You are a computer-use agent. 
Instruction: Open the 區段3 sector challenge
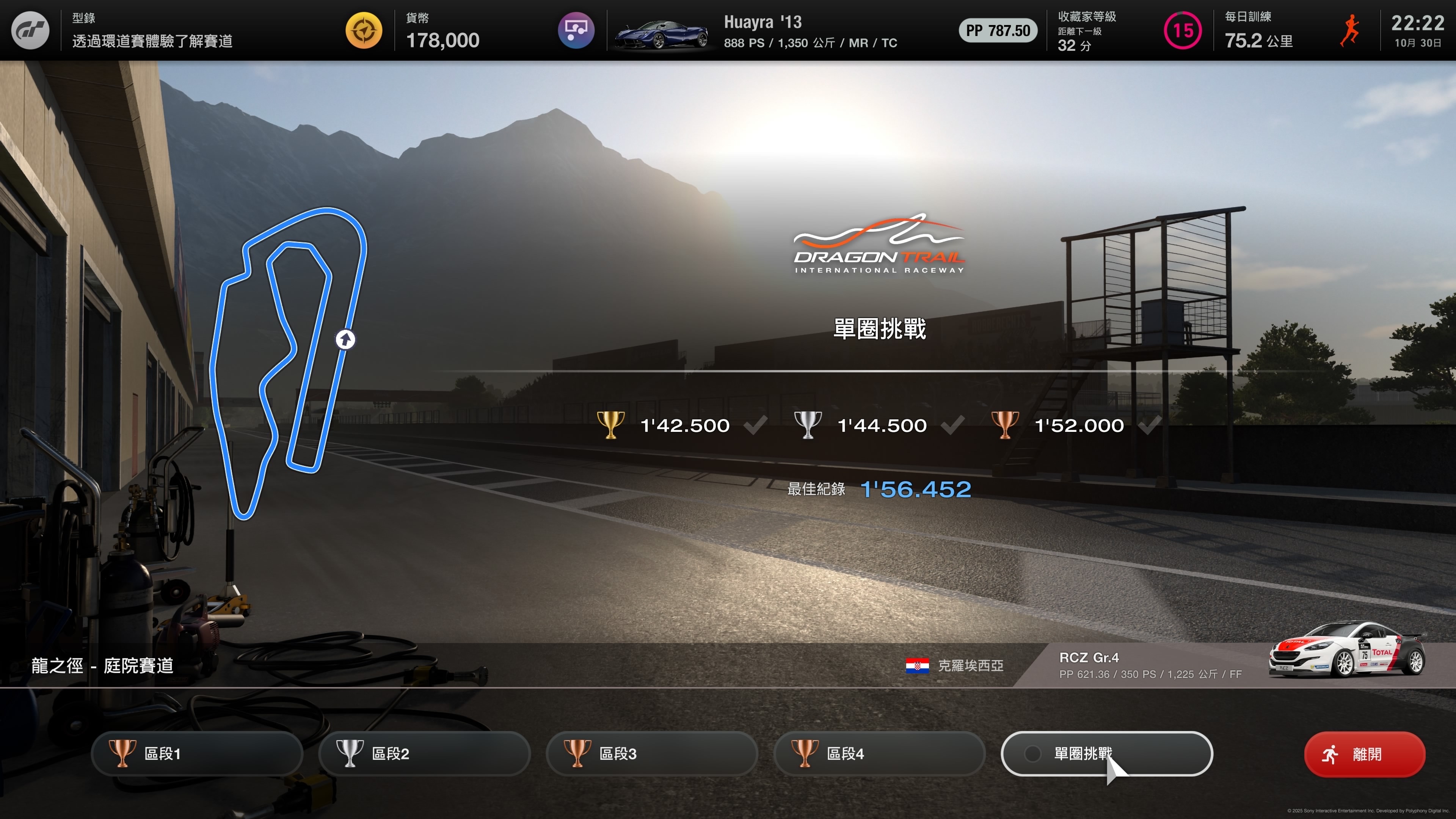click(x=652, y=753)
